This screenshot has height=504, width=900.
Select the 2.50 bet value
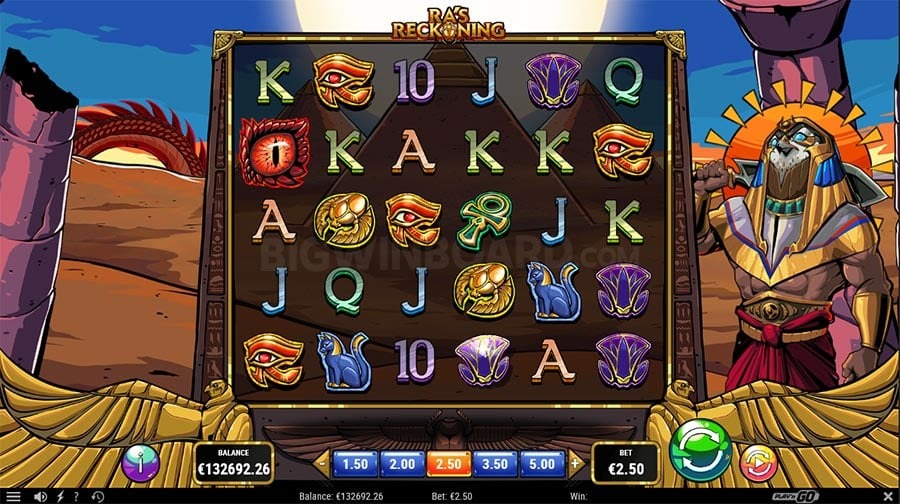pyautogui.click(x=447, y=463)
